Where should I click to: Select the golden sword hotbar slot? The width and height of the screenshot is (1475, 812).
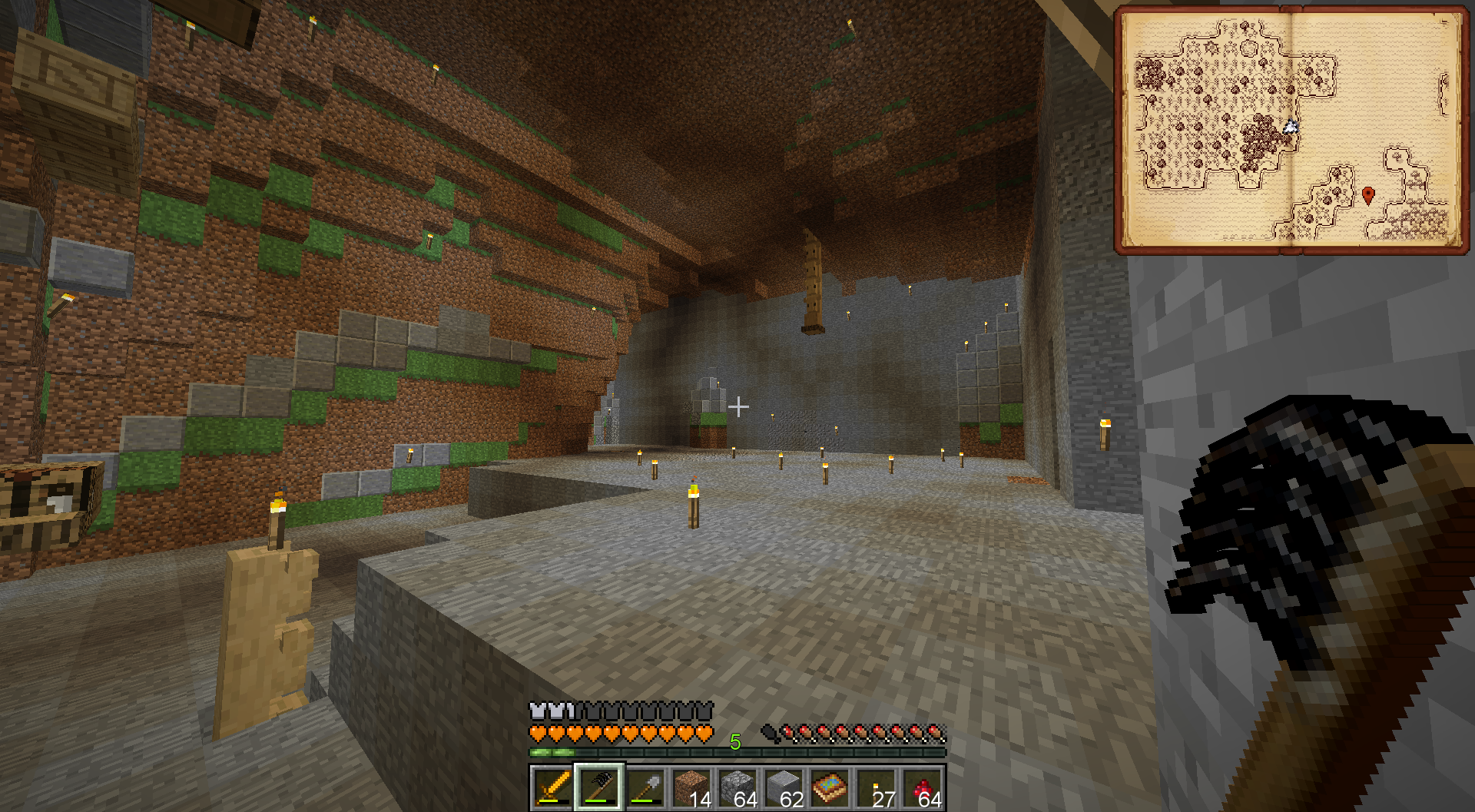(552, 787)
